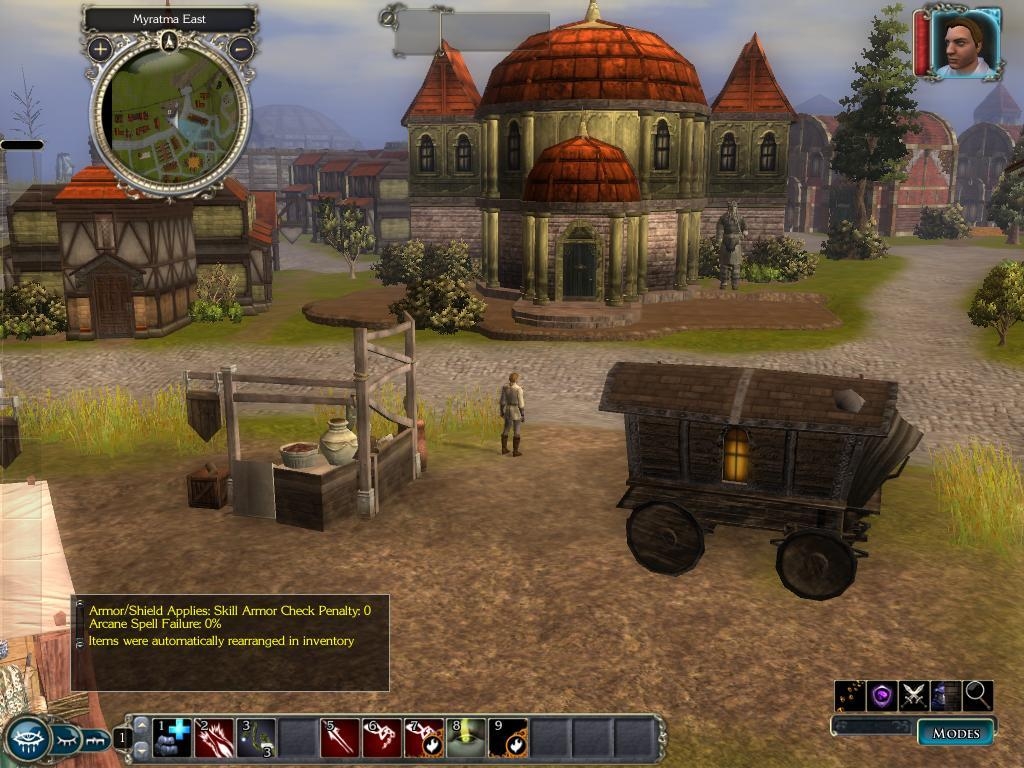
Task: Toggle the crossed swords mode icon
Action: point(914,695)
